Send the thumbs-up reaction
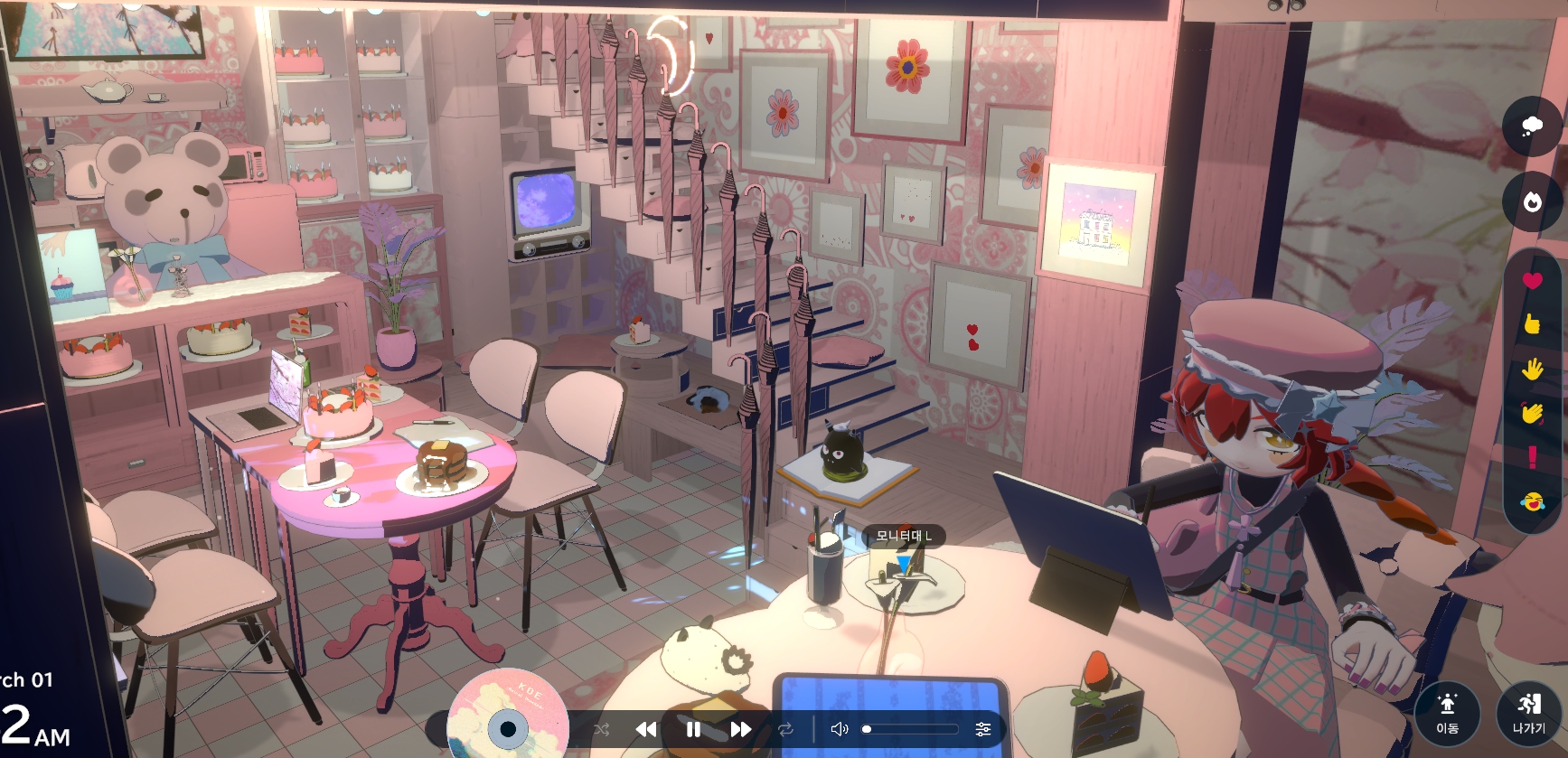Viewport: 1568px width, 758px height. (x=1532, y=323)
